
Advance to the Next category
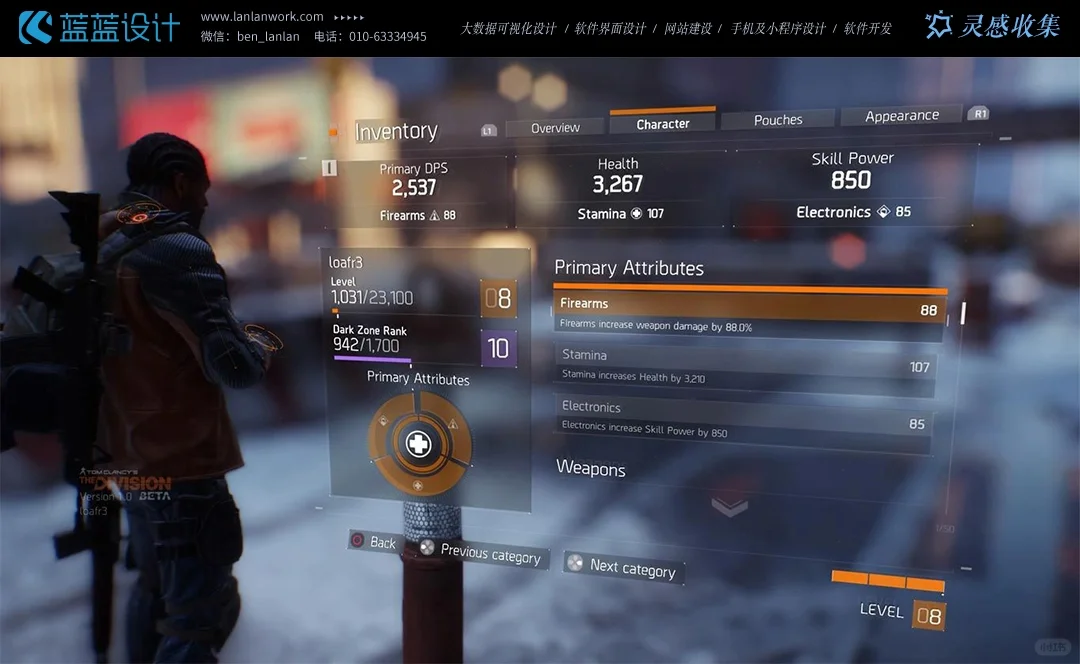click(x=622, y=567)
